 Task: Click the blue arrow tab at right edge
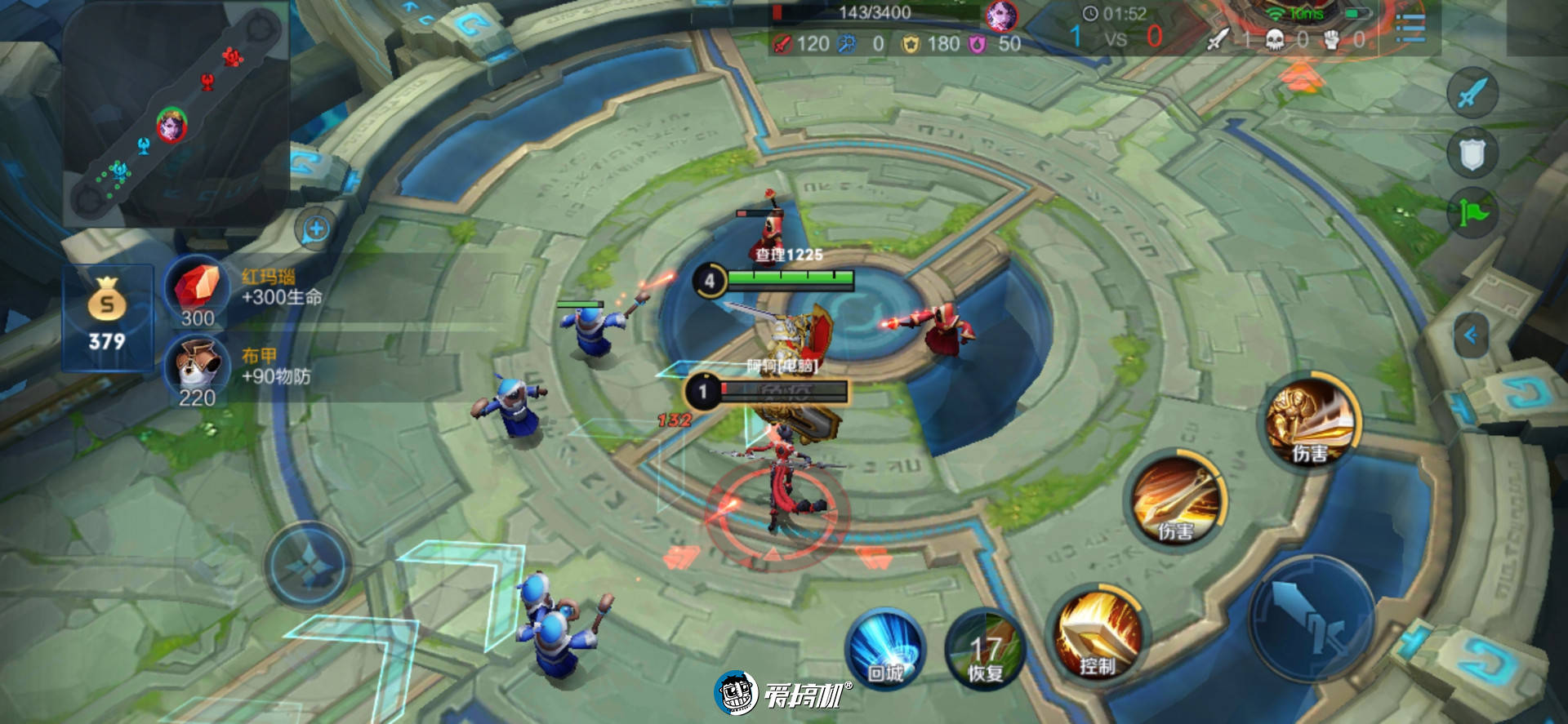point(1471,335)
